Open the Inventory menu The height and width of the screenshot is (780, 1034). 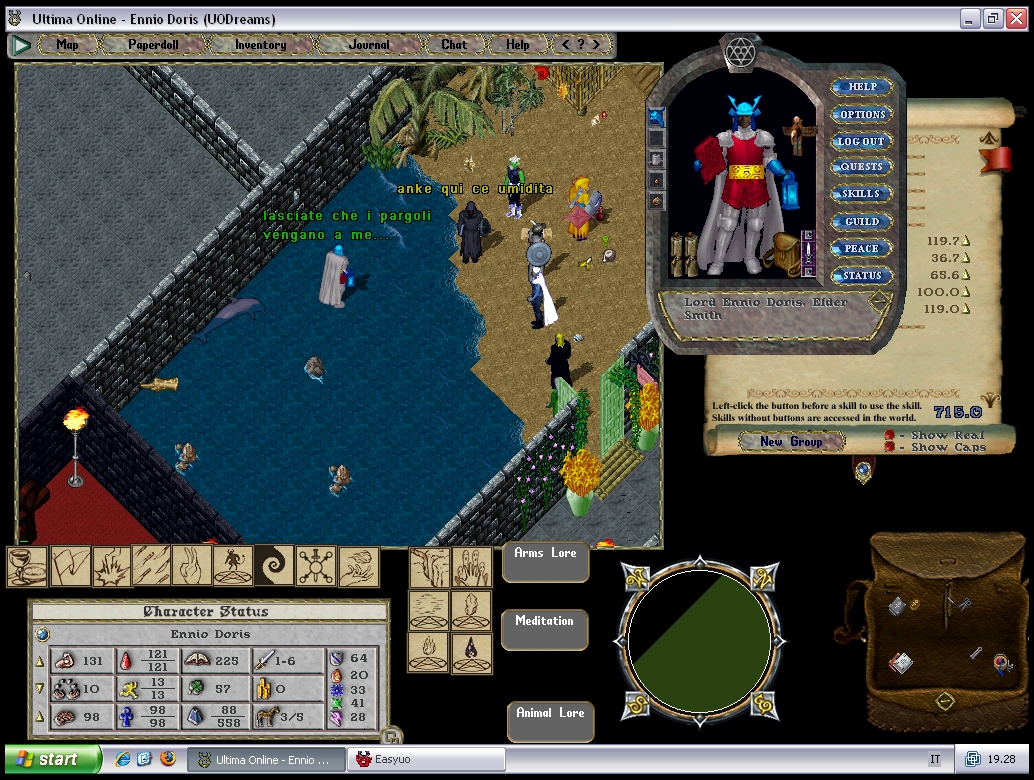point(260,45)
